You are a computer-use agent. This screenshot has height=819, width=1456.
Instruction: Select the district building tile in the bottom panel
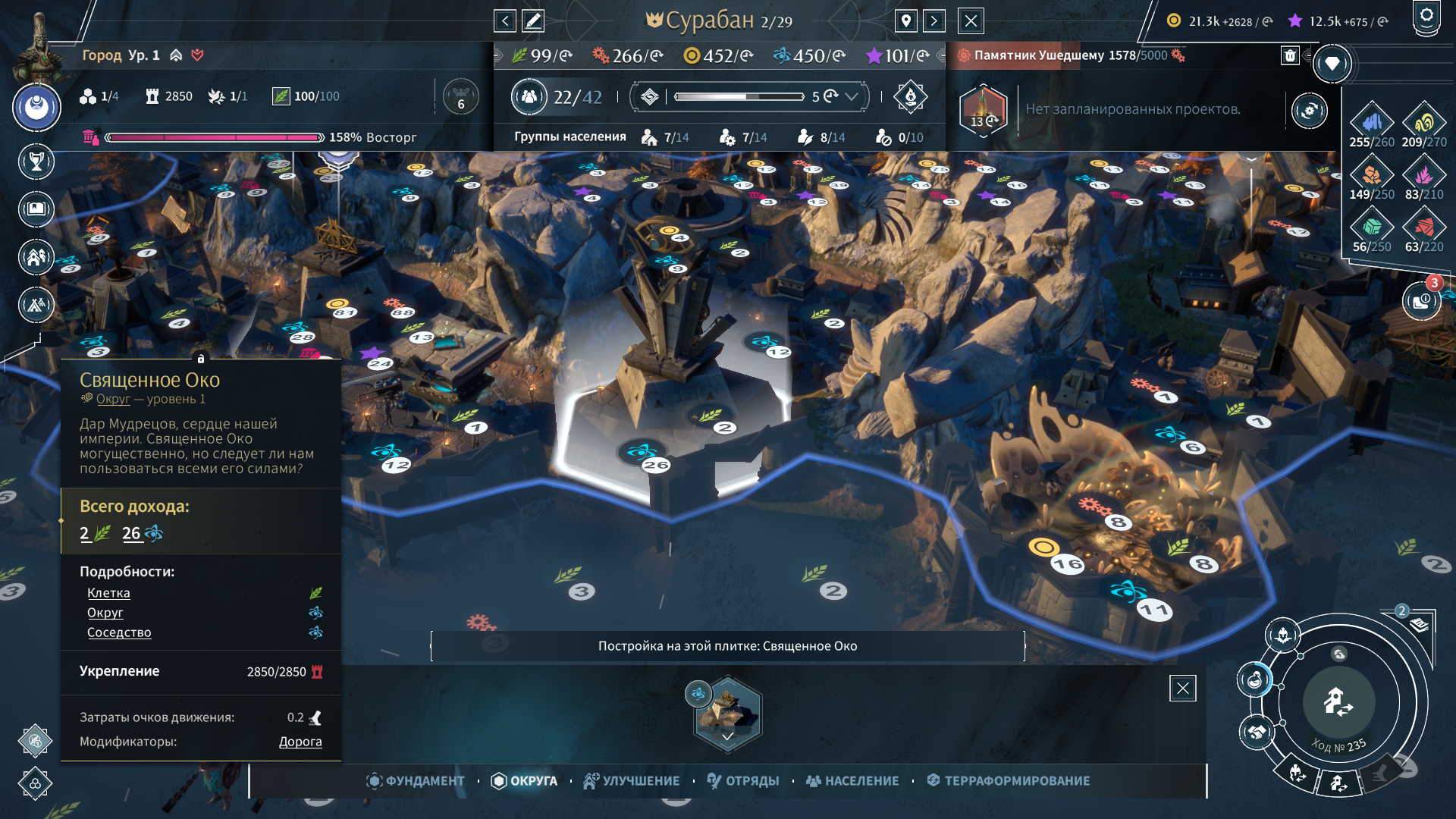(728, 713)
